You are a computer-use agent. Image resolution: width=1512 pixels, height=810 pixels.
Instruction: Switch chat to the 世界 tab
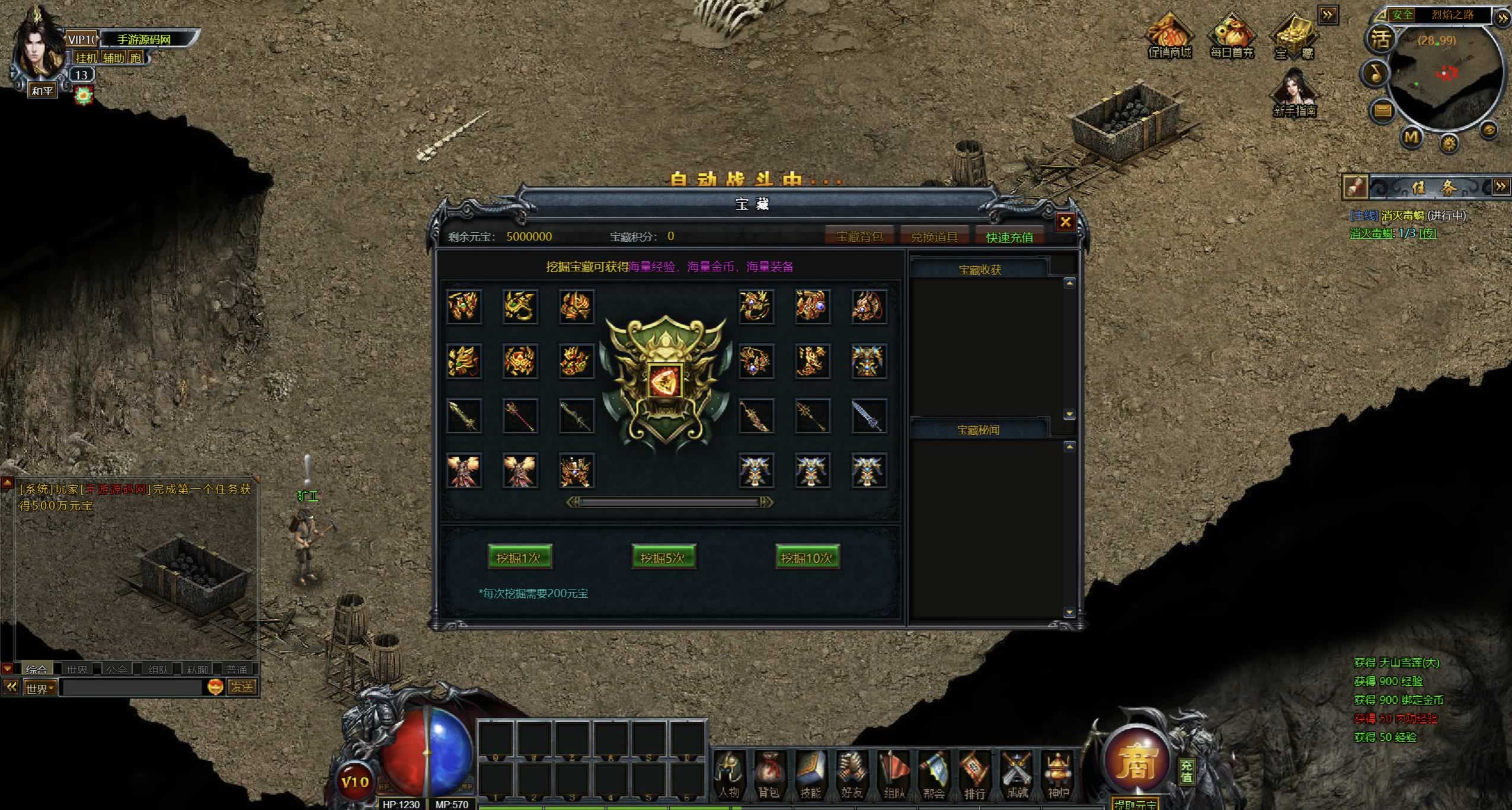[76, 669]
